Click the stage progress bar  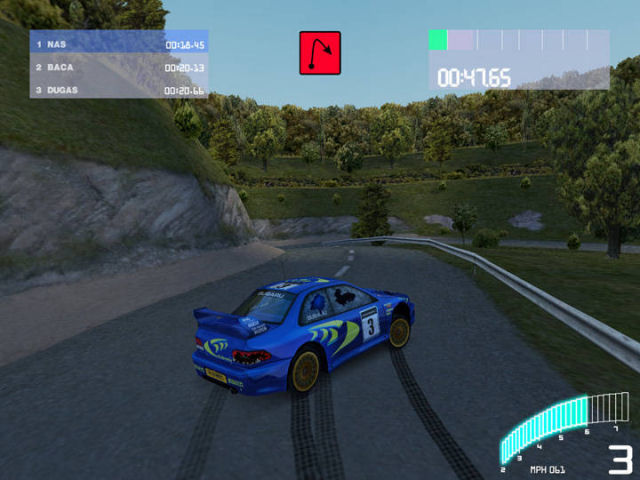click(518, 40)
